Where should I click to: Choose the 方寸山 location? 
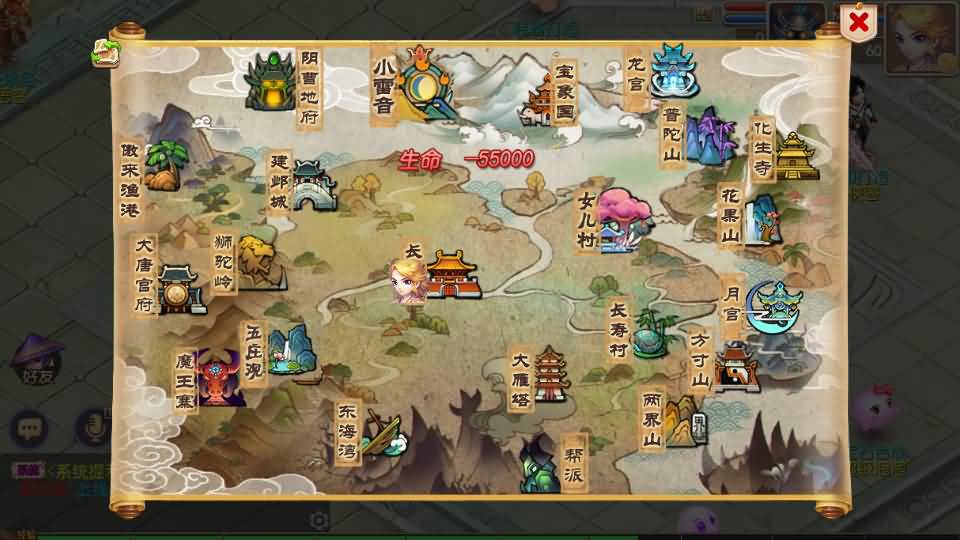point(733,365)
